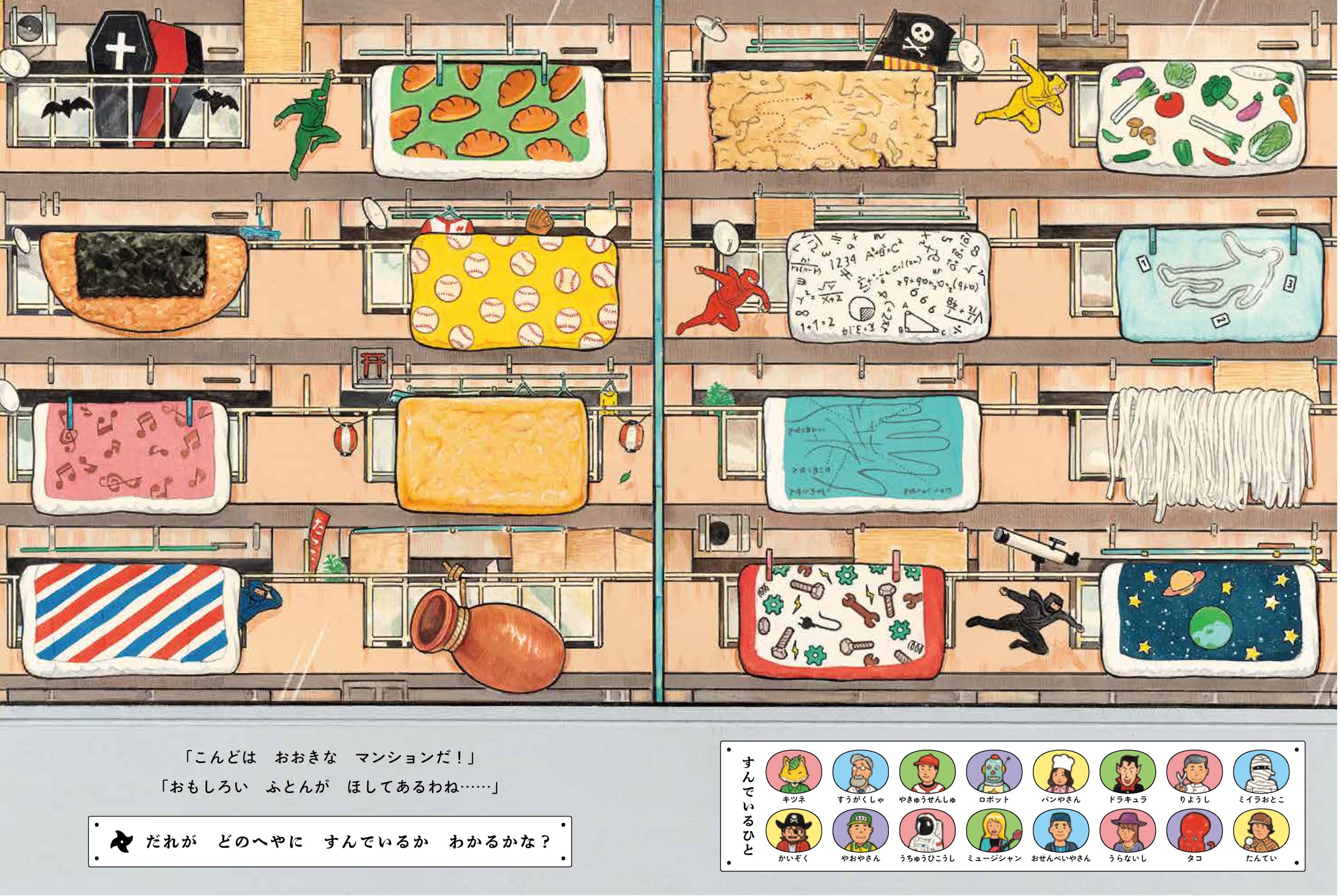
Task: Select the robot (ロボット) resident portrait
Action: [x=994, y=771]
